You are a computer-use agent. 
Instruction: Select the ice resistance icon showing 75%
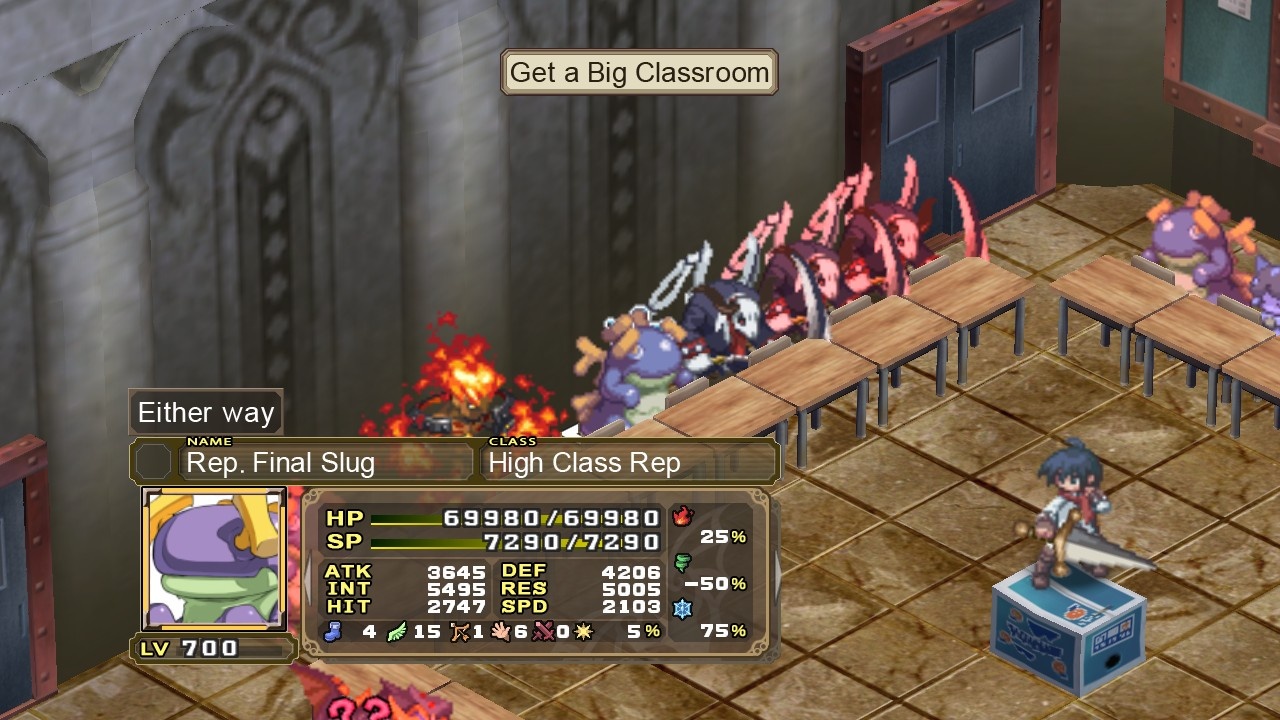pos(682,608)
